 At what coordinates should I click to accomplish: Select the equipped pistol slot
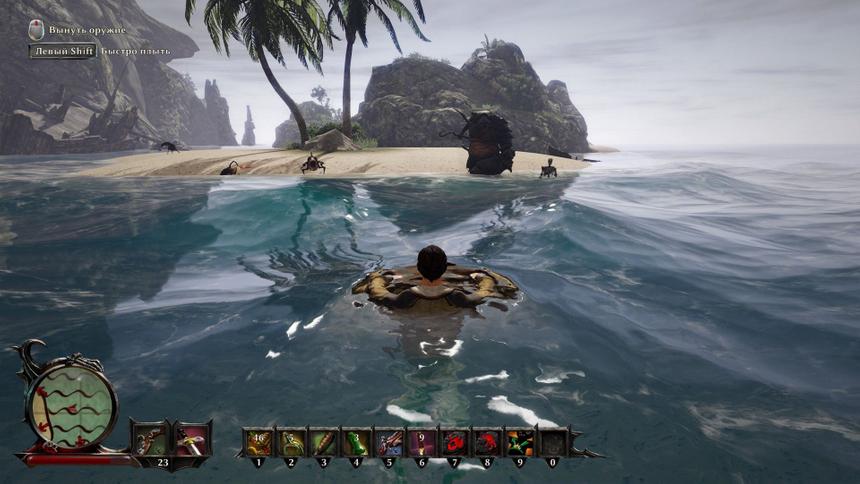pyautogui.click(x=150, y=441)
